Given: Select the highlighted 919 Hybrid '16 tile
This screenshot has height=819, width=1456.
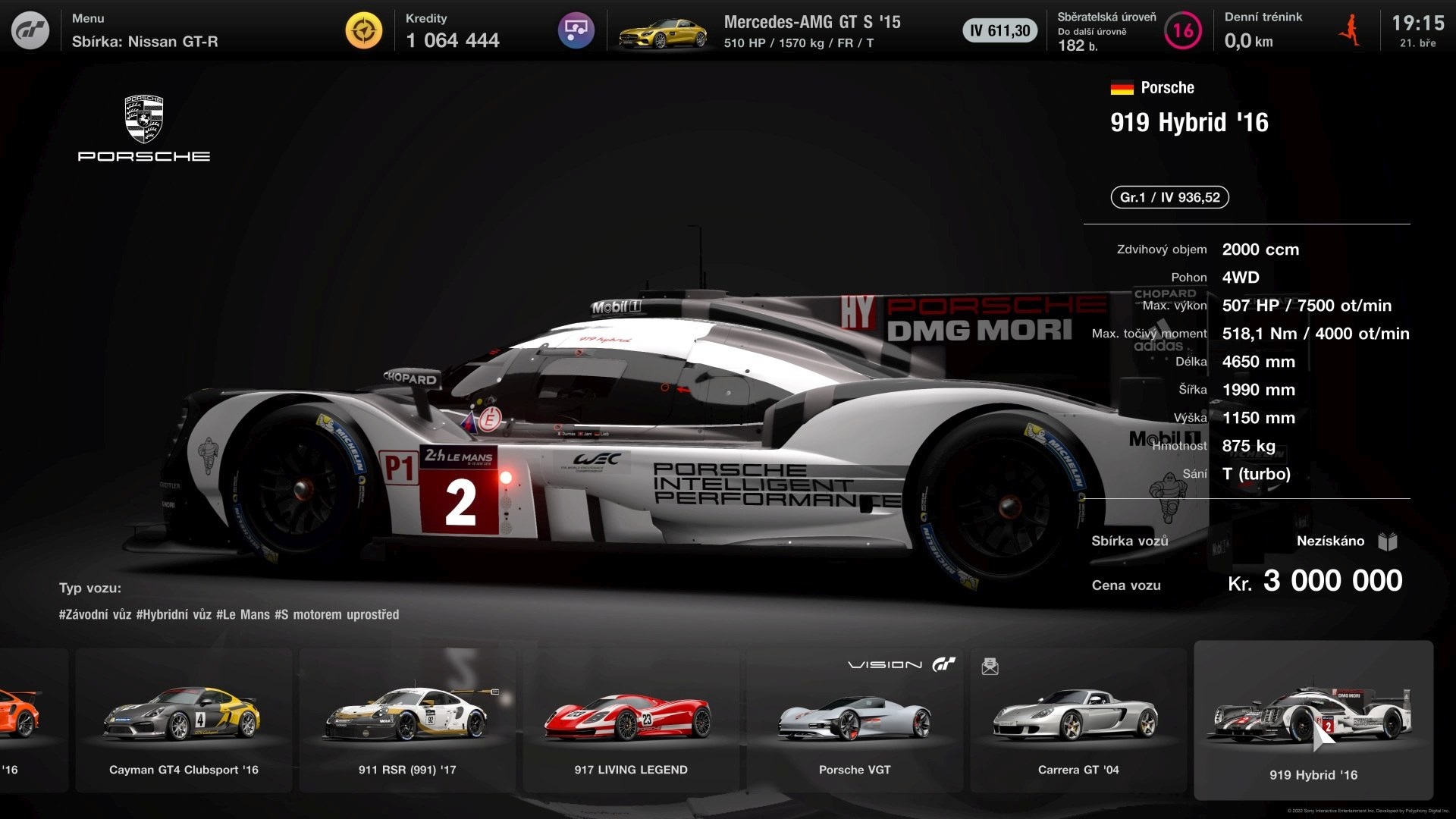Looking at the screenshot, I should point(1313,720).
